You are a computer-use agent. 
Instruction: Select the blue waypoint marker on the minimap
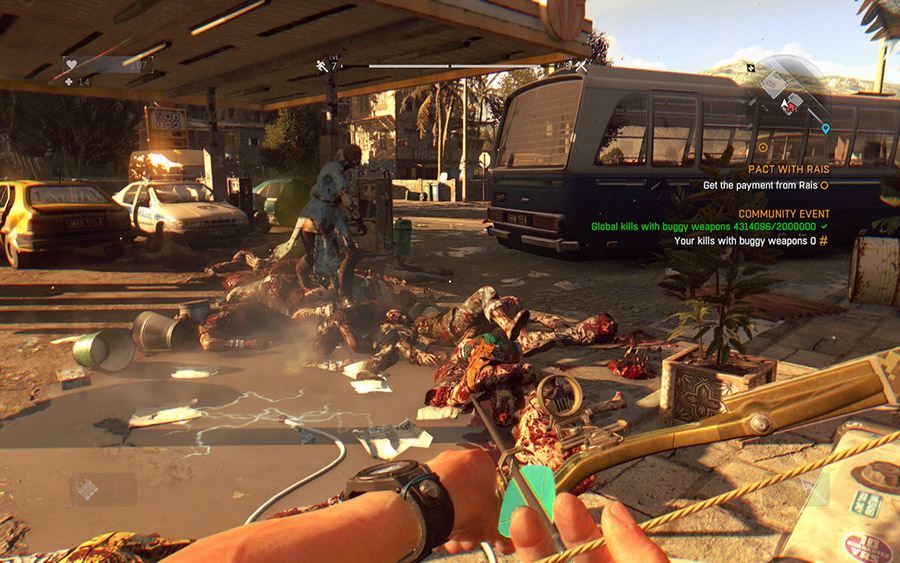tap(825, 129)
